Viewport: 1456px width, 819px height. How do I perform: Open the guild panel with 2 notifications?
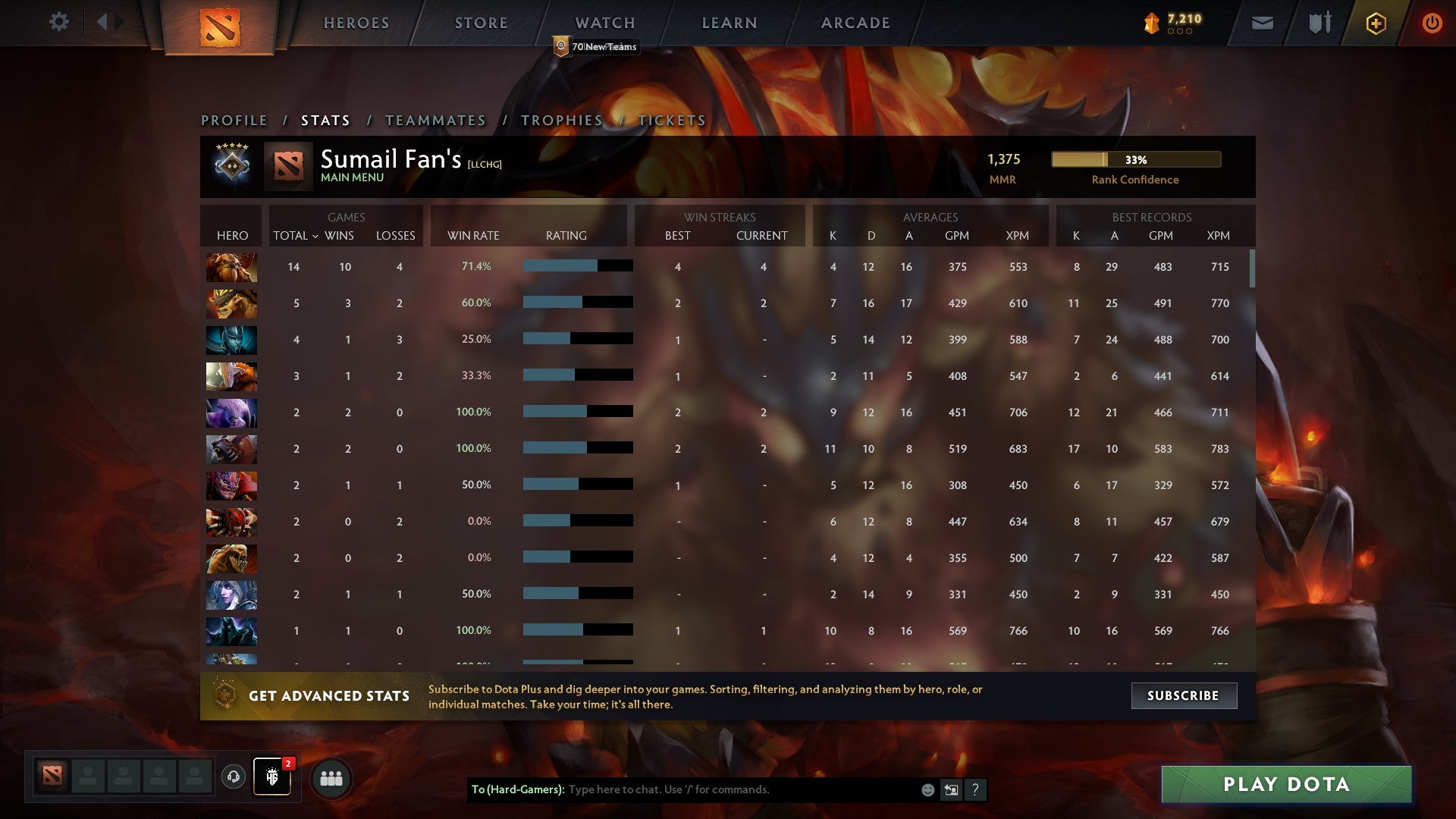pos(271,777)
